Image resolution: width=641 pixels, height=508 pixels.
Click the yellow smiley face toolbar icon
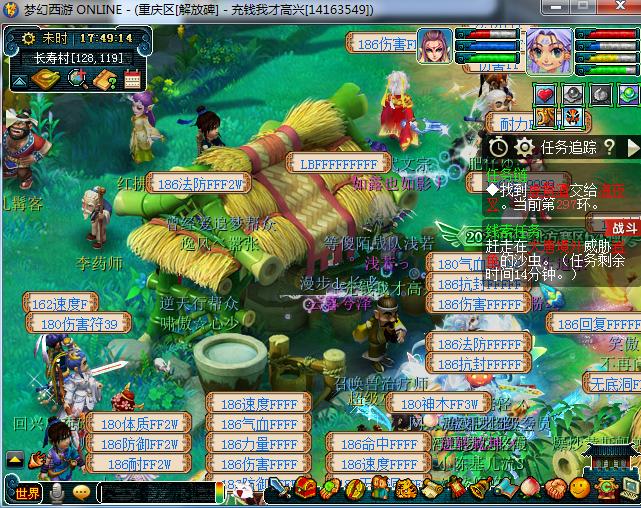click(579, 488)
